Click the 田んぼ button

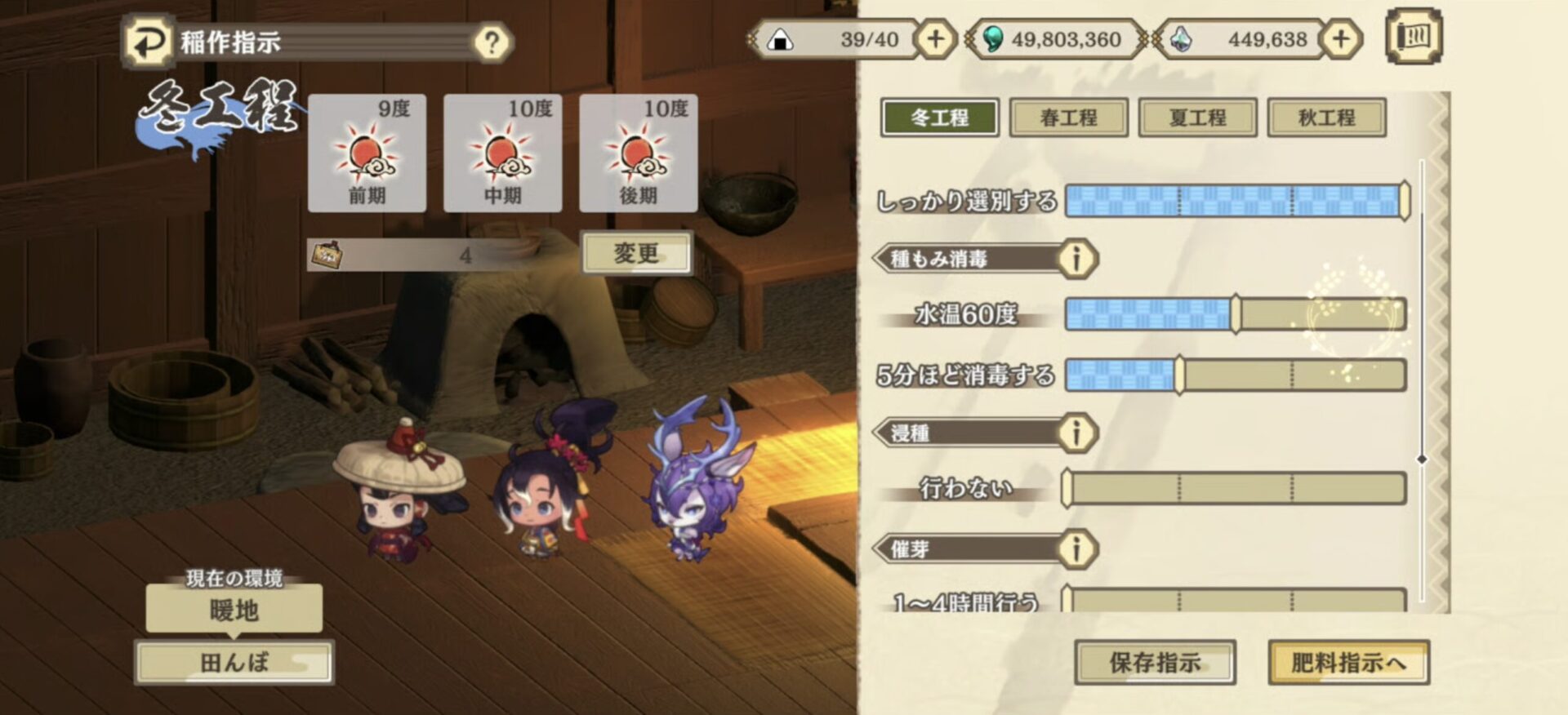234,662
